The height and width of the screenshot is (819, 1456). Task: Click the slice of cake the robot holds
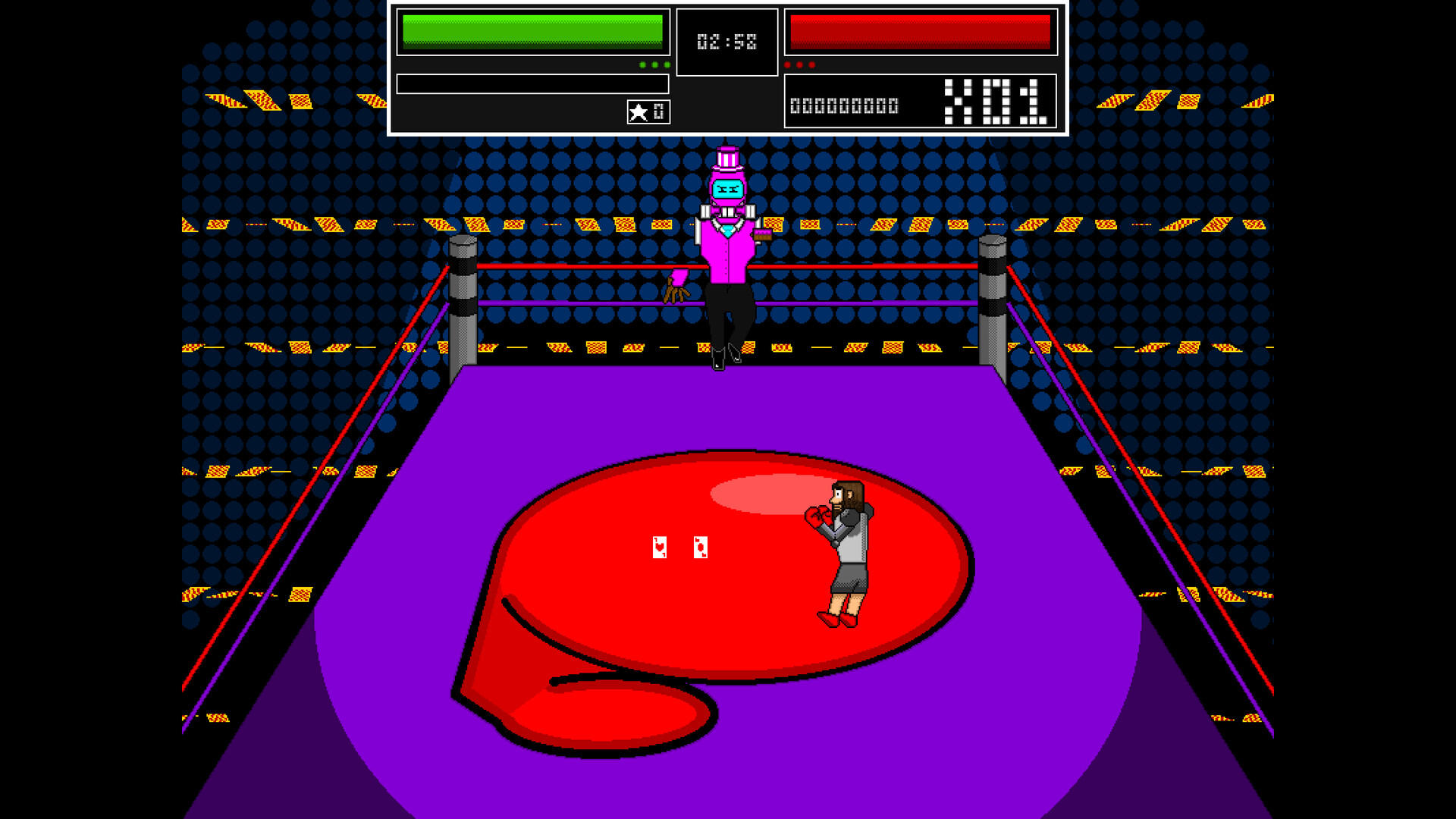[762, 234]
